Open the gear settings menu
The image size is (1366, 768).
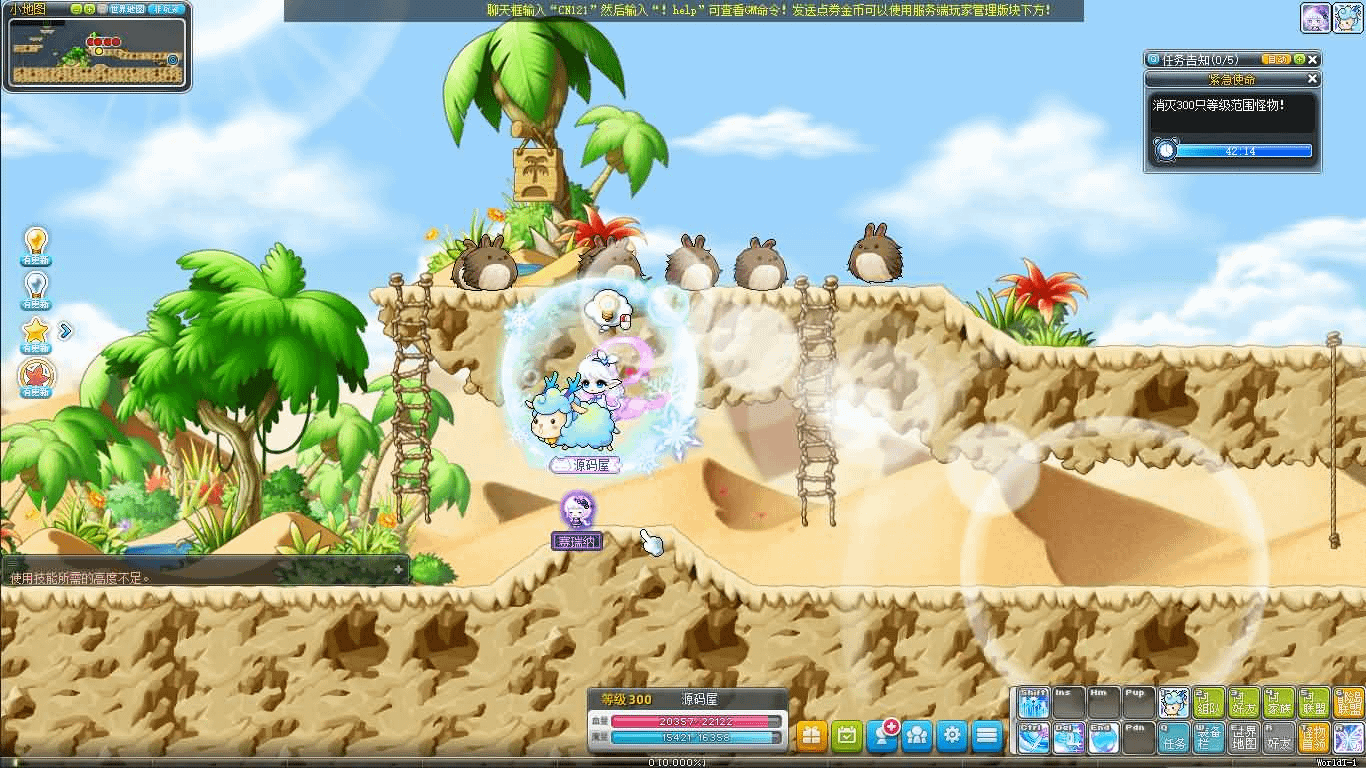pyautogui.click(x=952, y=736)
